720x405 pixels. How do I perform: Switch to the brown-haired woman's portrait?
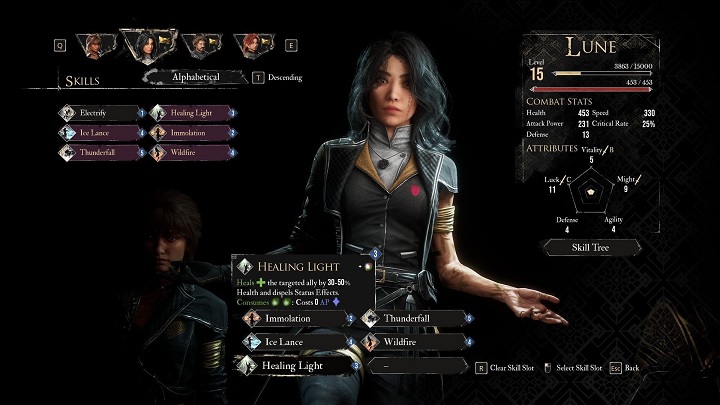[x=97, y=45]
